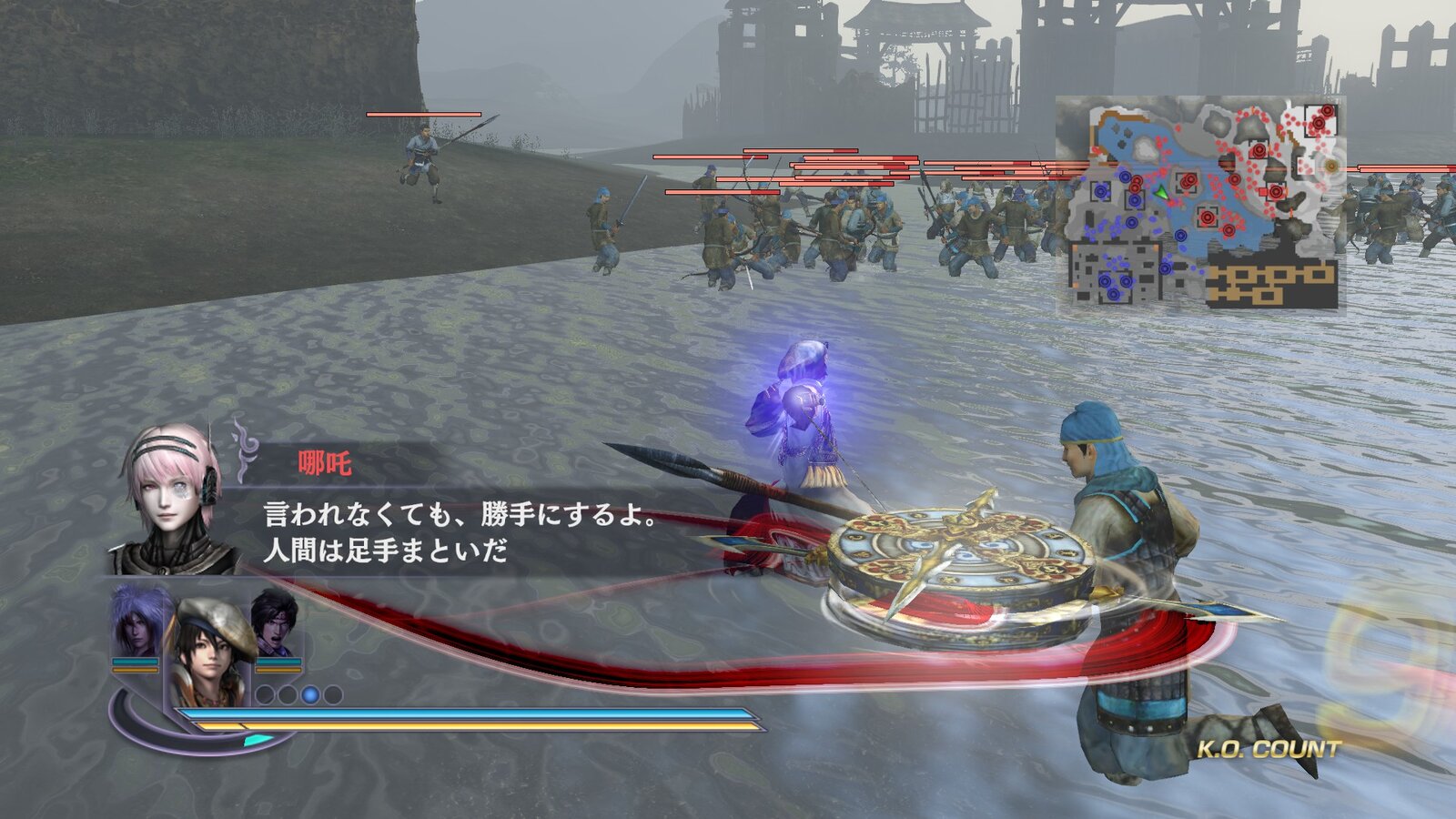This screenshot has height=819, width=1456.
Task: Toggle the filled blue Musou orb
Action: coord(310,694)
